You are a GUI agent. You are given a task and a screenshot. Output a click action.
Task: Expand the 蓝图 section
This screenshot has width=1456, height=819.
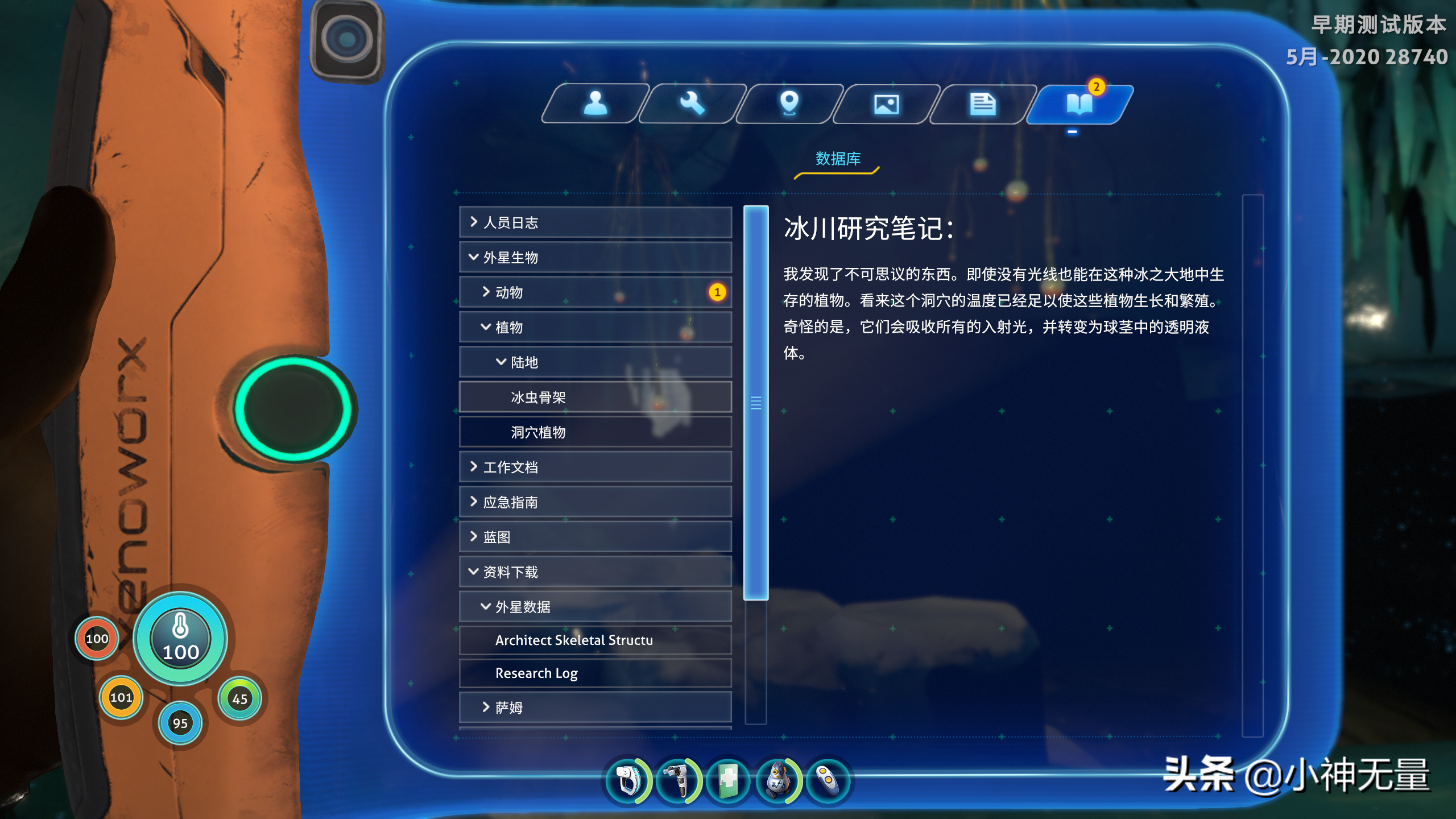click(x=595, y=536)
